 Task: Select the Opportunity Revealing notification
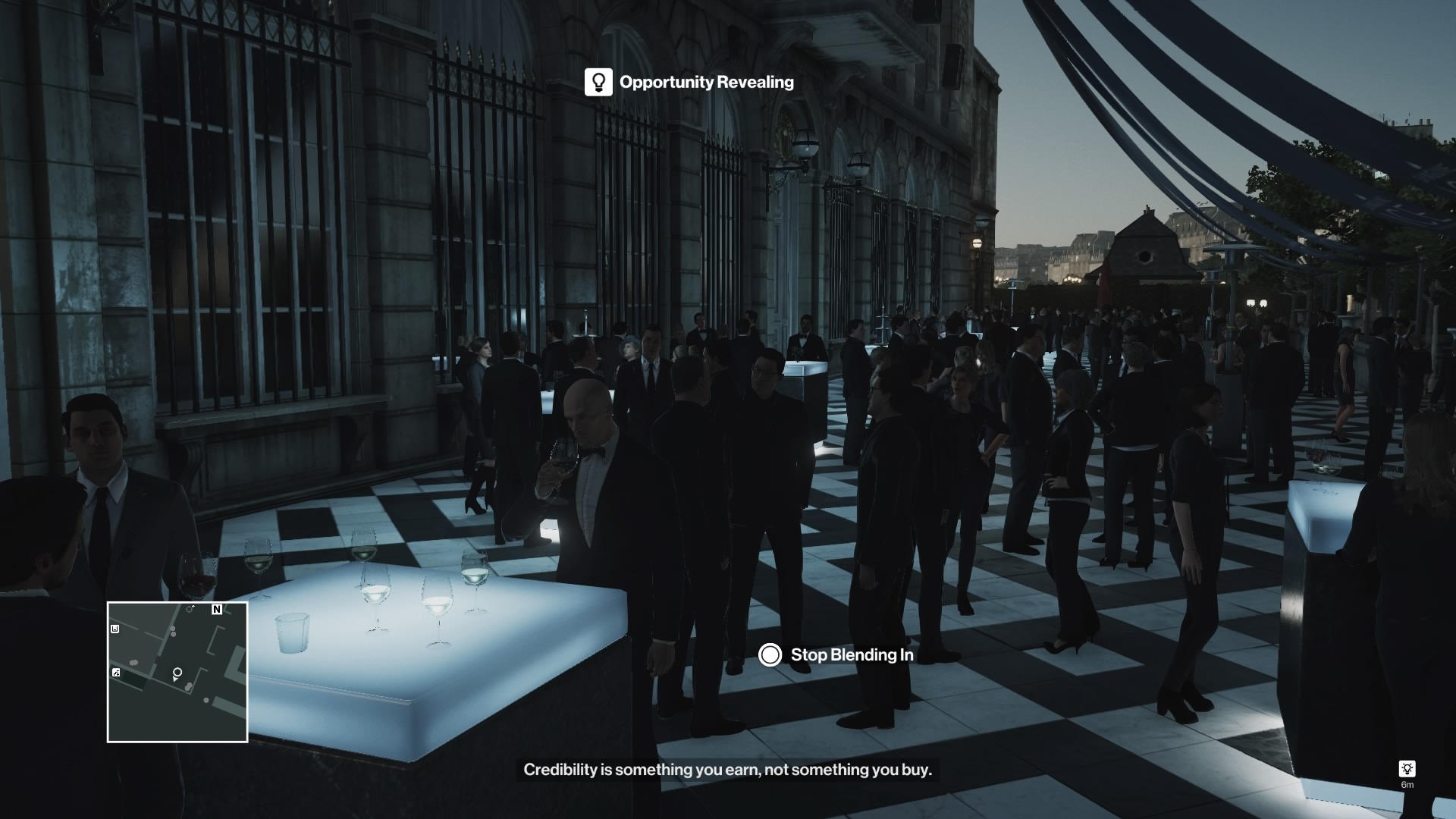689,82
